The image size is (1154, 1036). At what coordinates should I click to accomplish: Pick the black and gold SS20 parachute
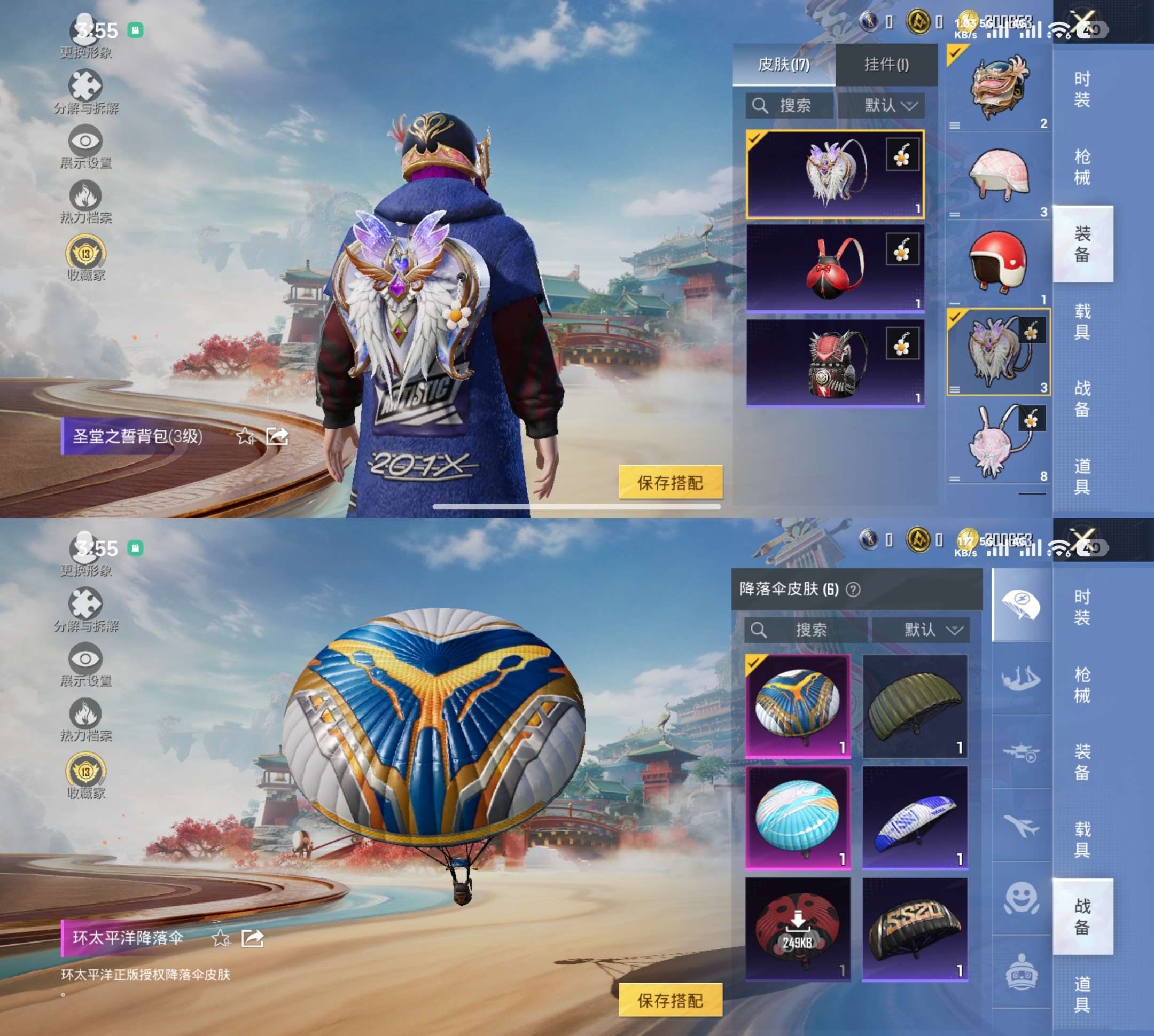click(x=915, y=929)
